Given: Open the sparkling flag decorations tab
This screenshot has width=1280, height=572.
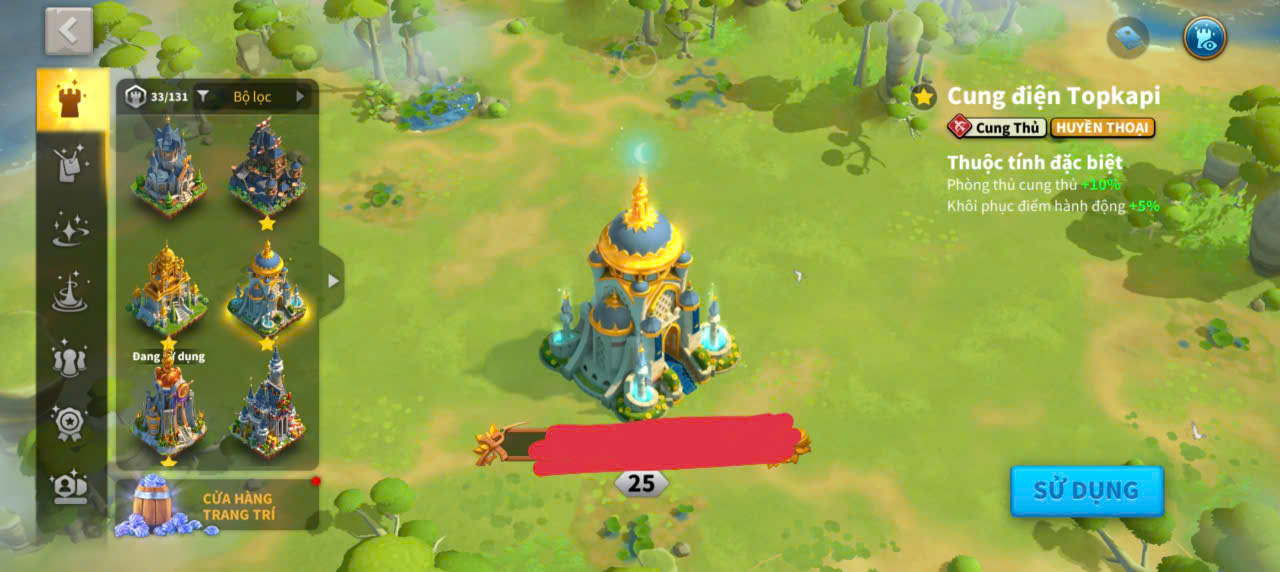Looking at the screenshot, I should pyautogui.click(x=70, y=164).
